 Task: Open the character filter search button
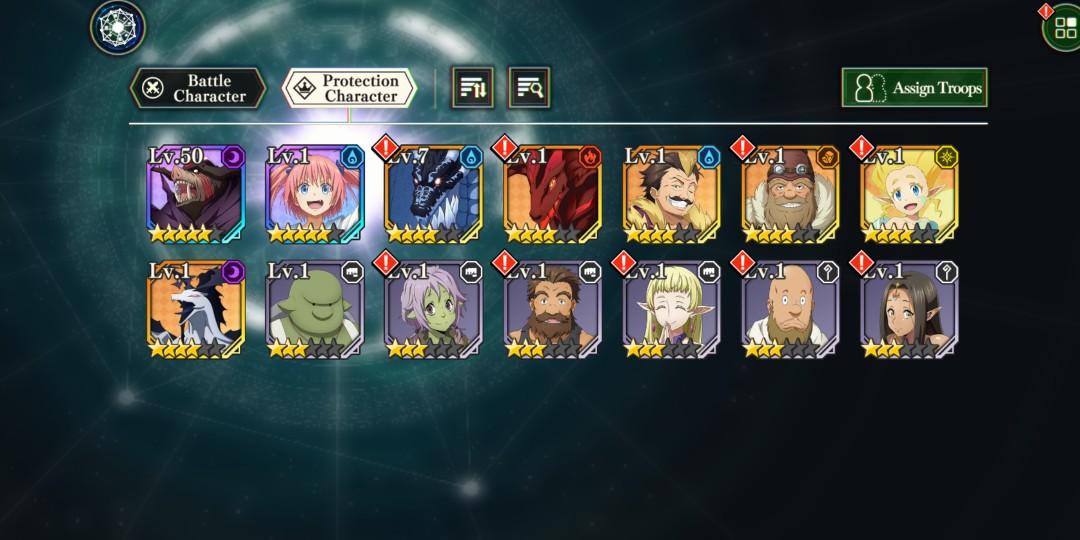tap(529, 88)
